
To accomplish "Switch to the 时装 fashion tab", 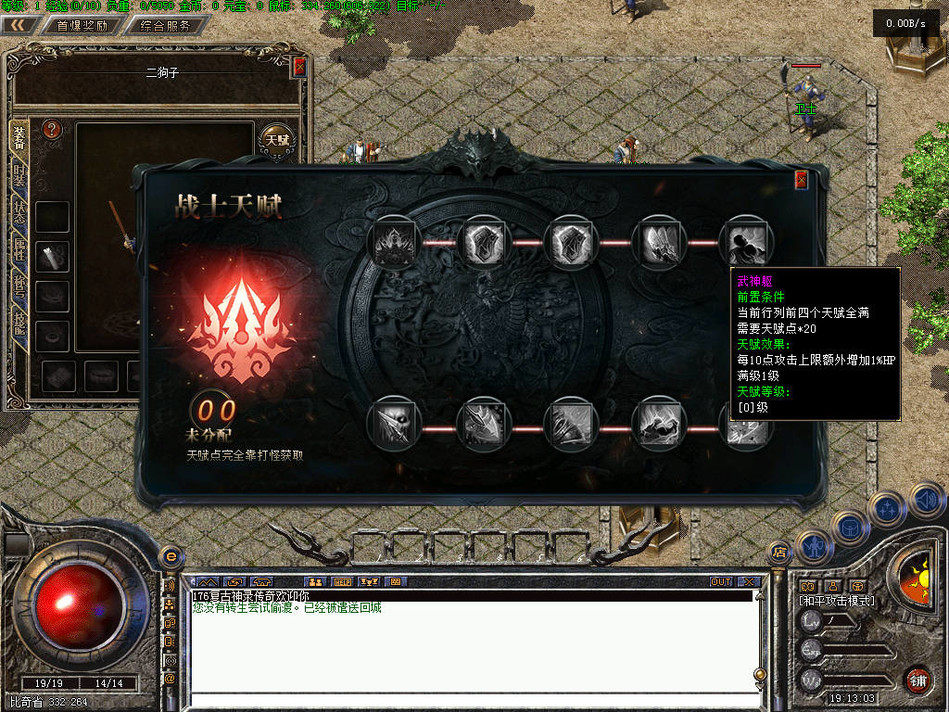I will click(19, 177).
